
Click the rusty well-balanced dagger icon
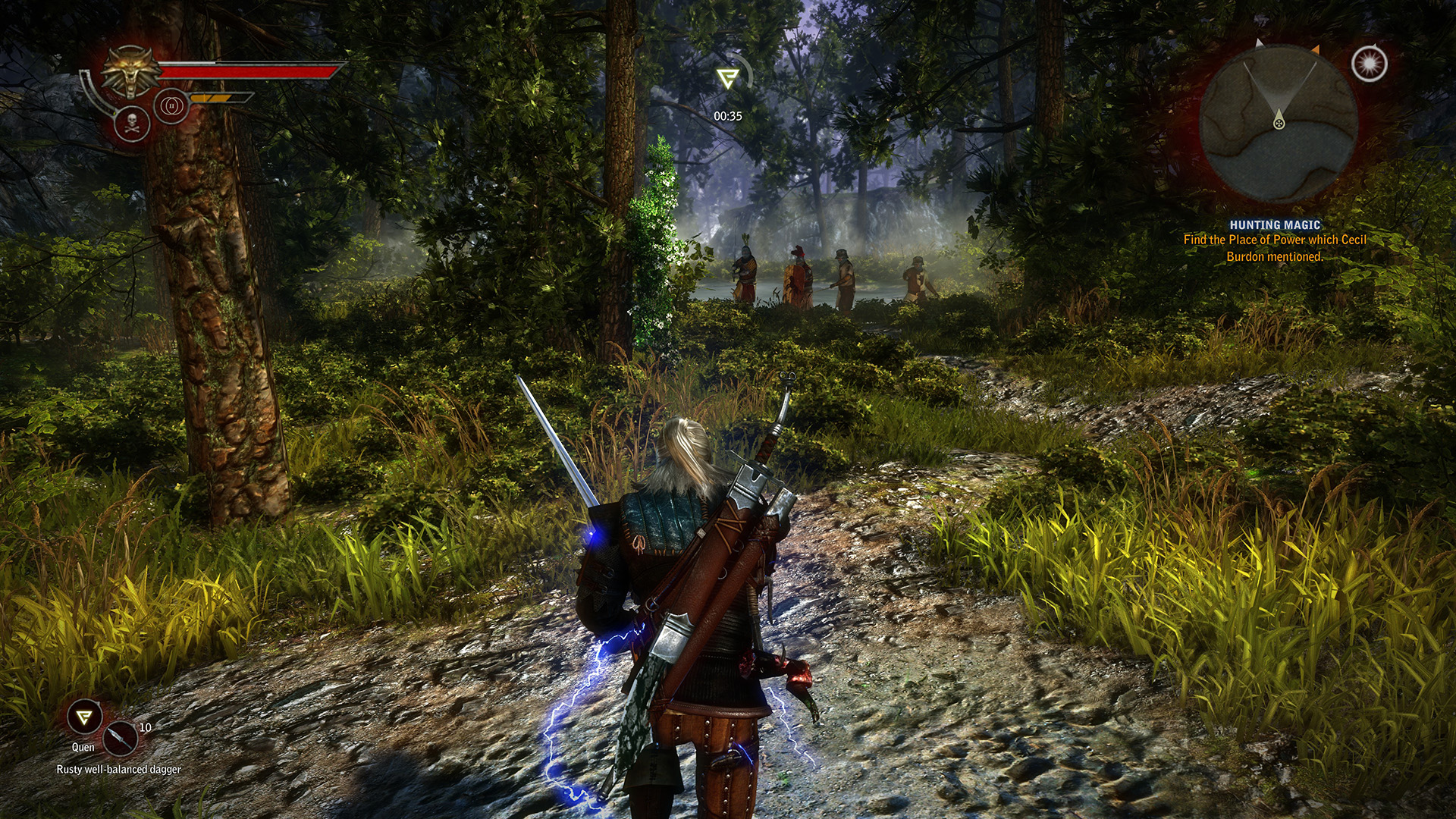(120, 739)
